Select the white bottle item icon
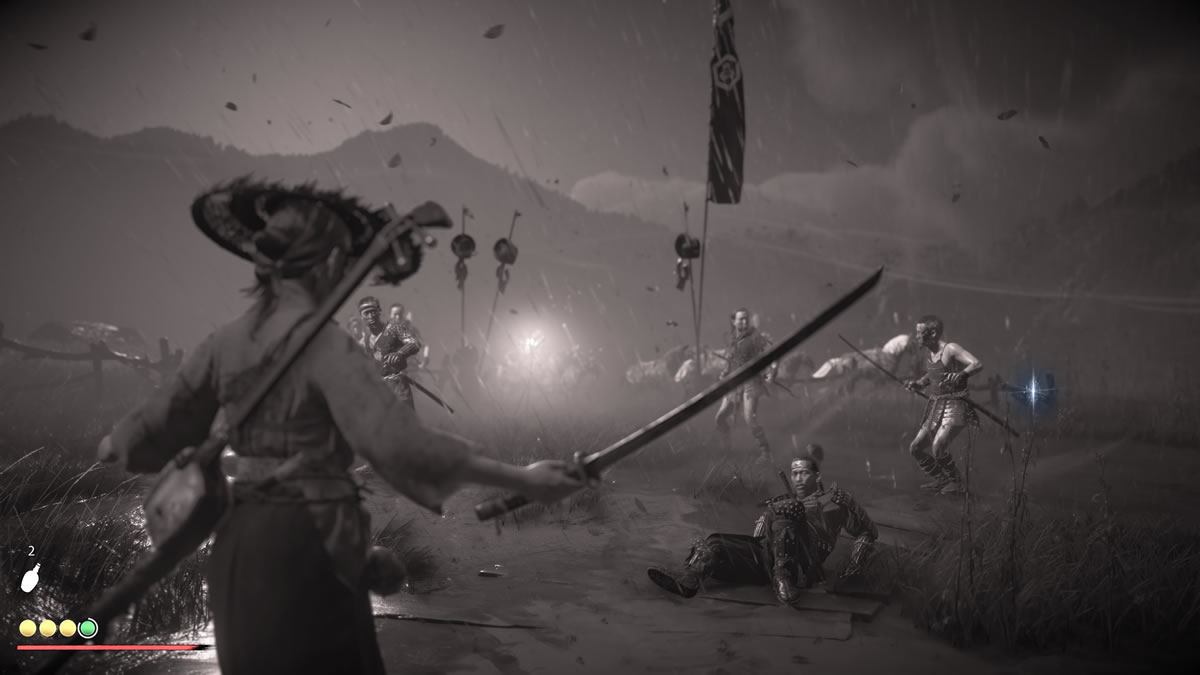1200x675 pixels. pos(31,578)
